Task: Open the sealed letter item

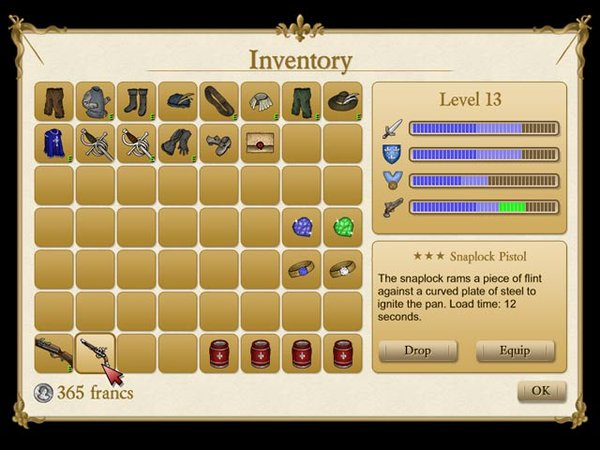Action: tap(260, 143)
